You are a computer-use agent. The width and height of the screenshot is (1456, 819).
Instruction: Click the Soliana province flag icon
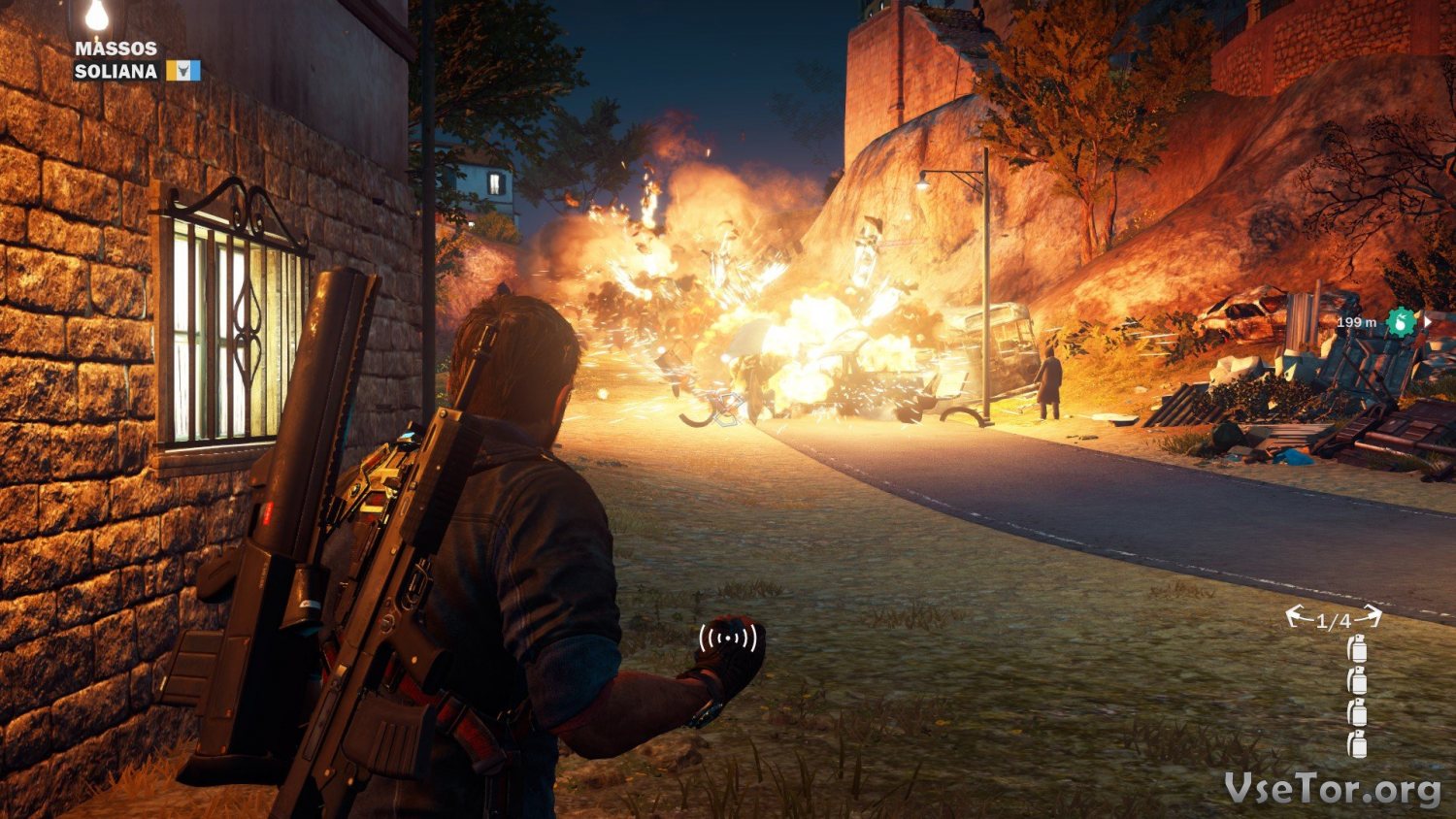(182, 71)
